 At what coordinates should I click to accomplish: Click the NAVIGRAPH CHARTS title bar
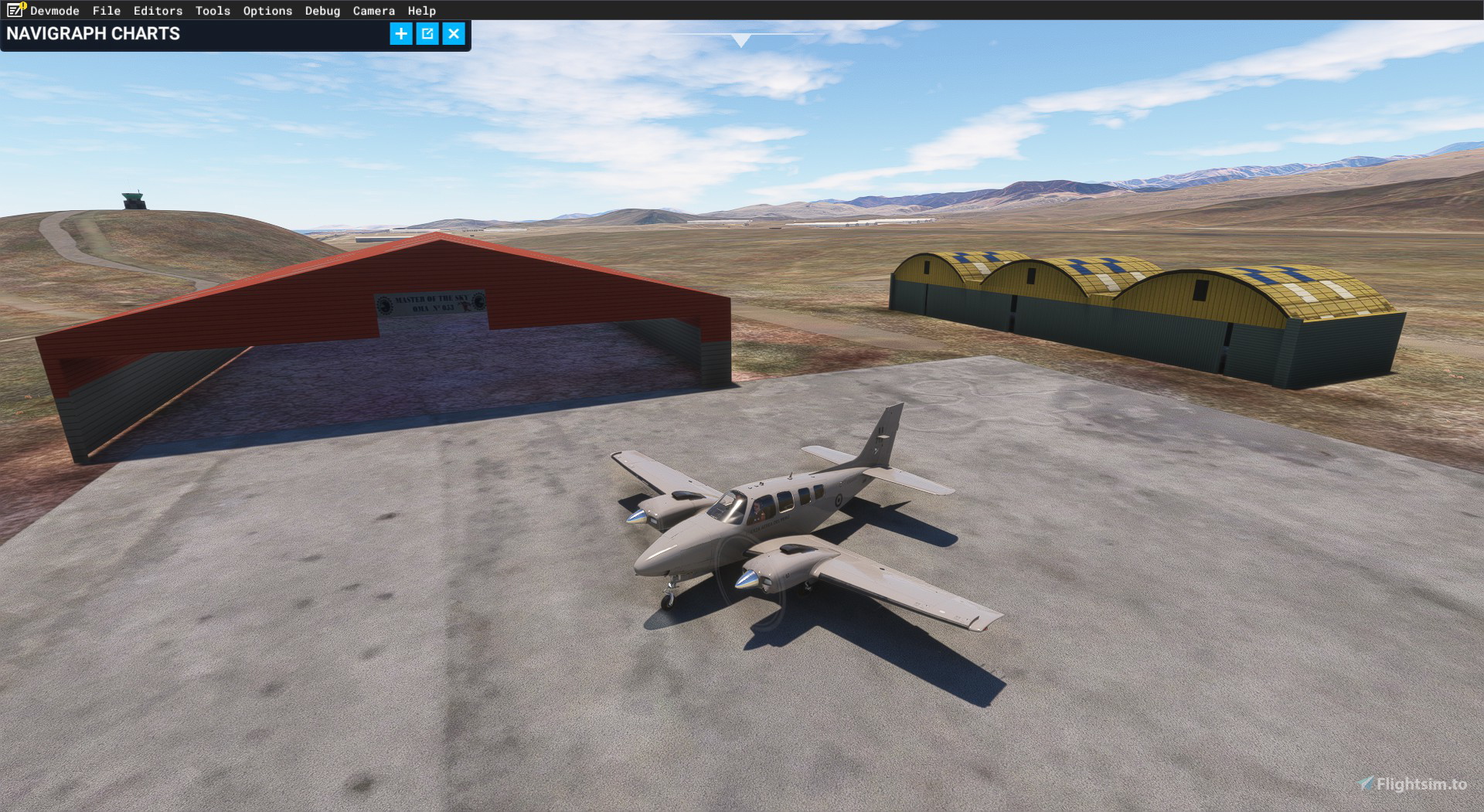[93, 33]
